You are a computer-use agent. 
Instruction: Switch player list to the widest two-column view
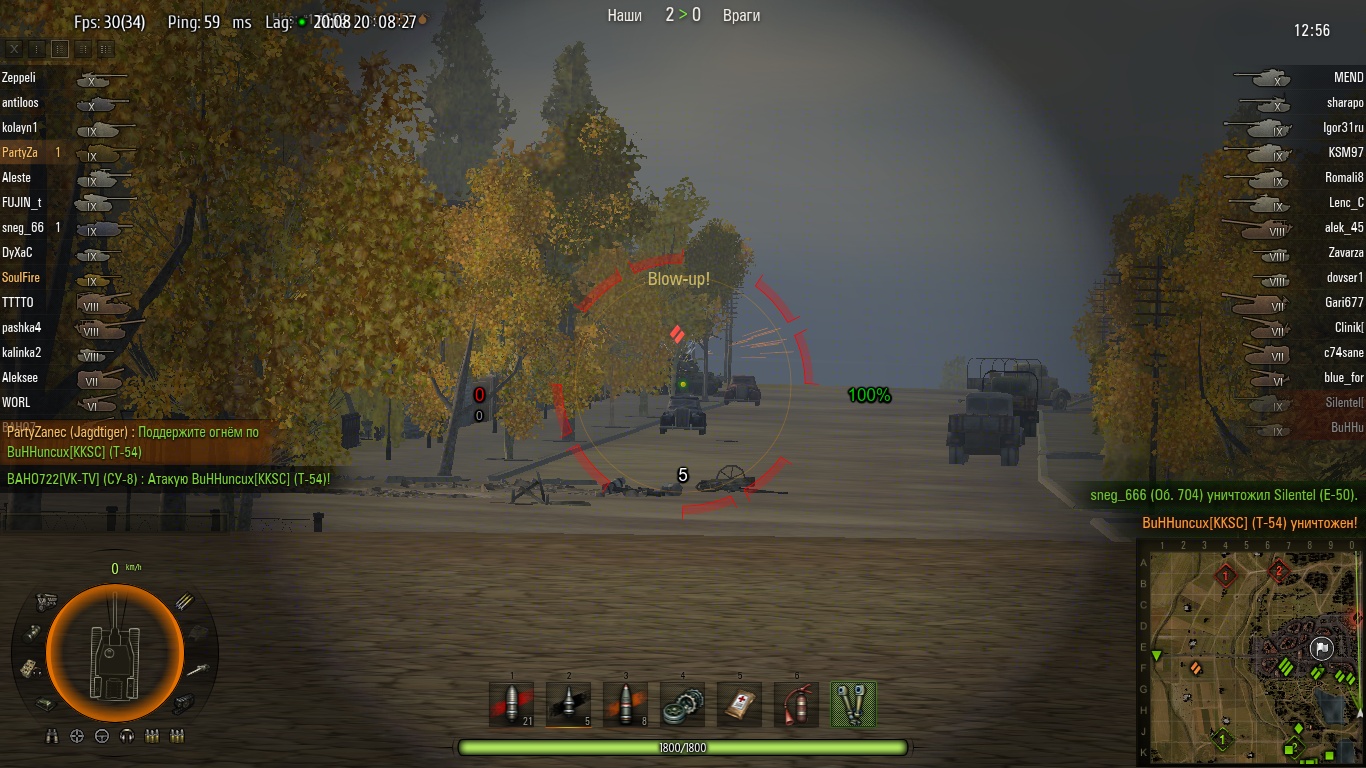coord(105,48)
